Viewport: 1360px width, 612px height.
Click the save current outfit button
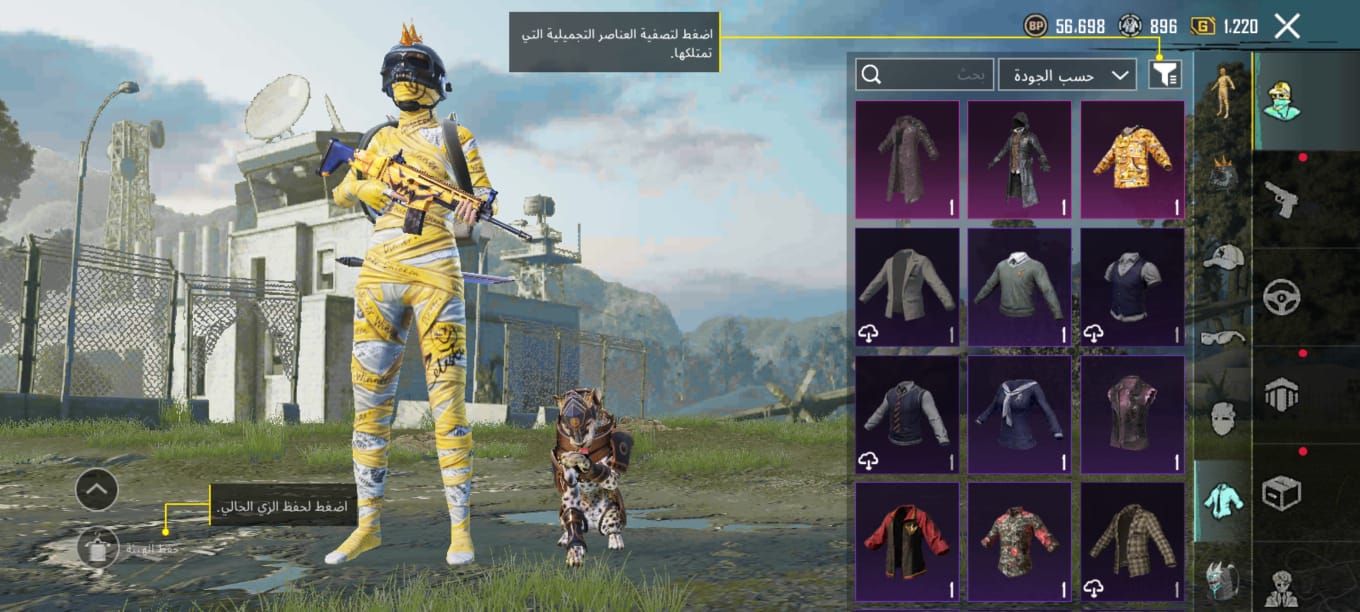tap(98, 548)
